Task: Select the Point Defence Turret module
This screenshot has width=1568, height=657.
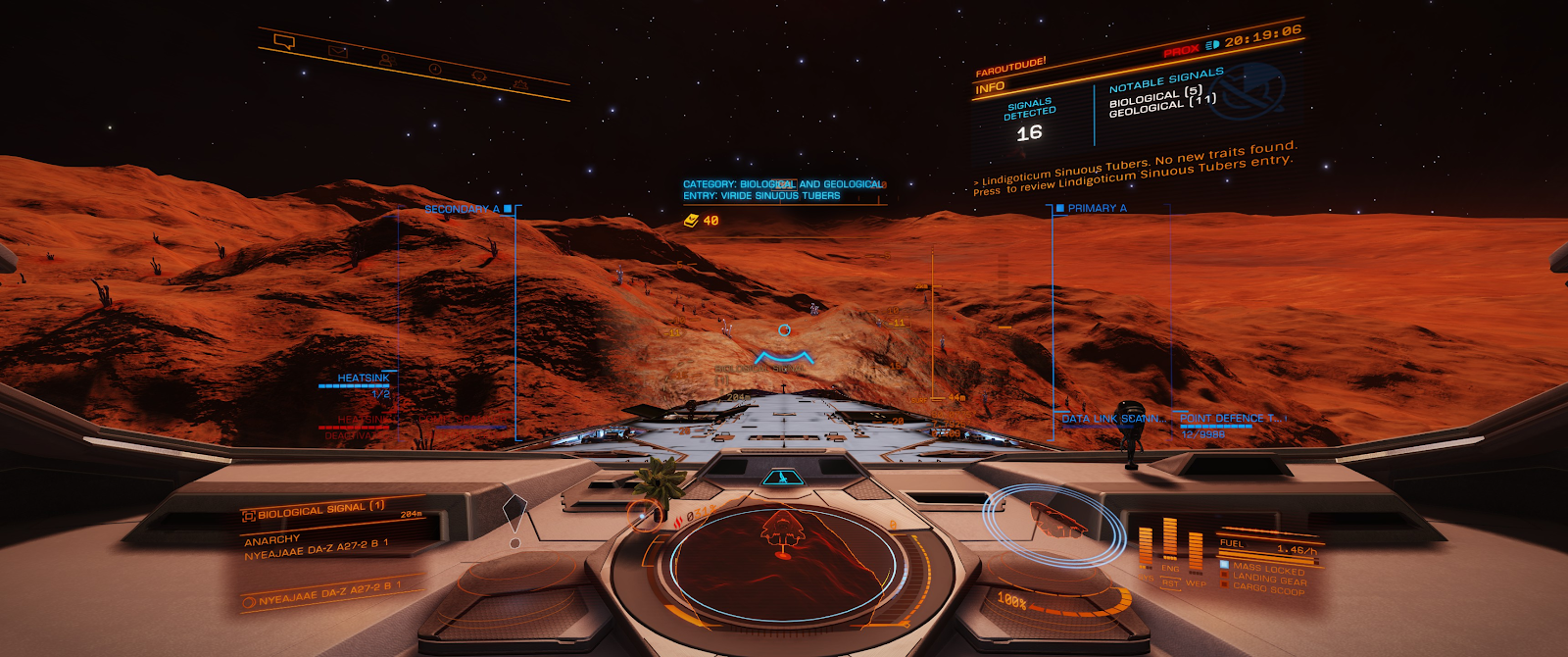Action: pyautogui.click(x=1227, y=419)
